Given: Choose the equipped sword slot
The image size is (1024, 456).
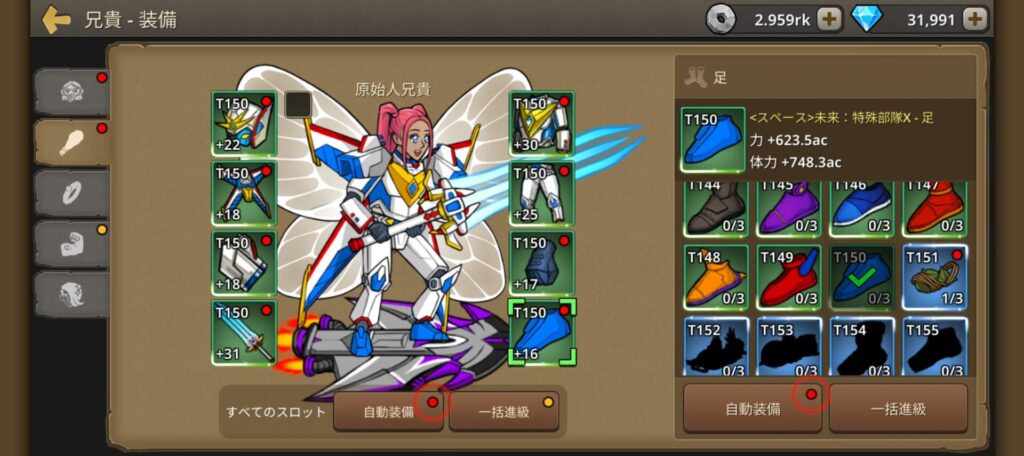Looking at the screenshot, I should click(x=244, y=332).
